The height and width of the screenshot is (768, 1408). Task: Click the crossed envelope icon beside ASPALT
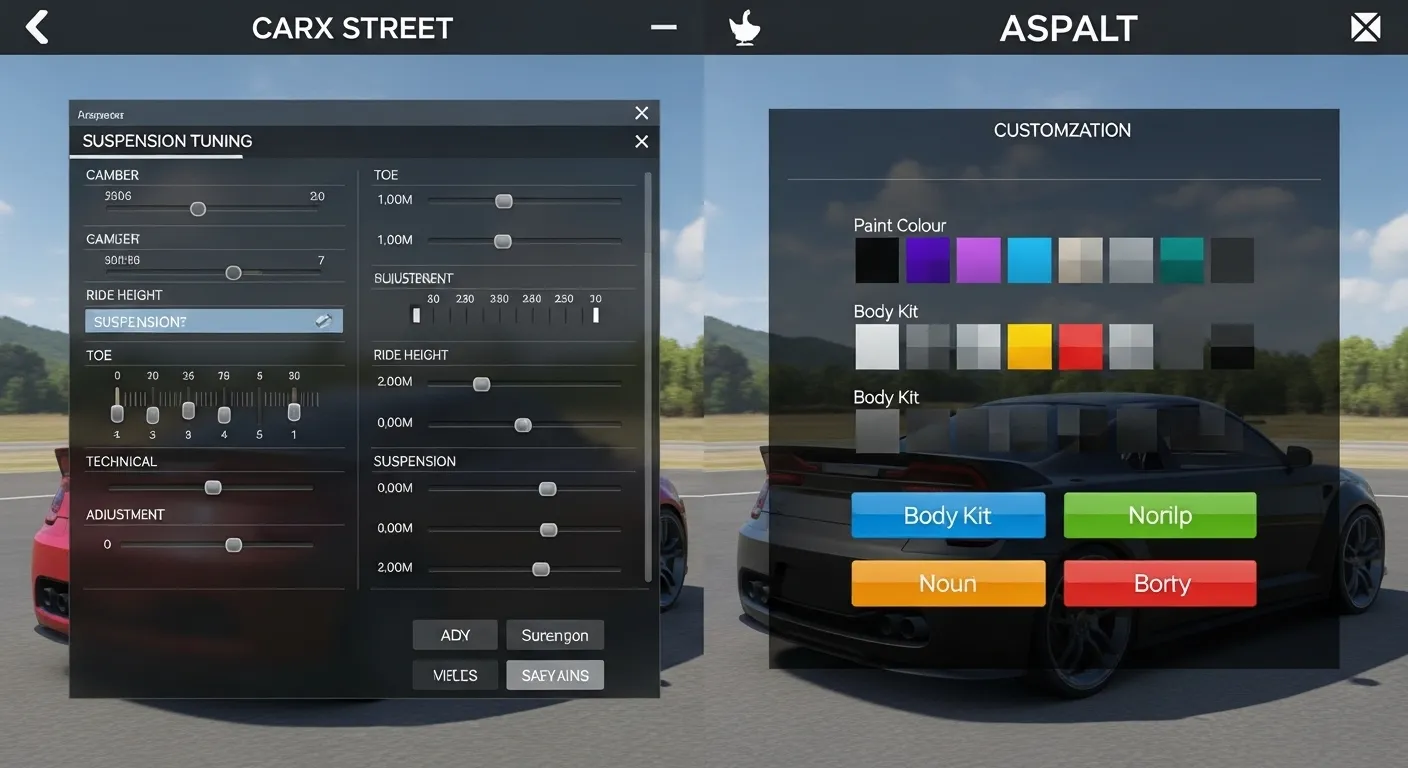point(1365,27)
